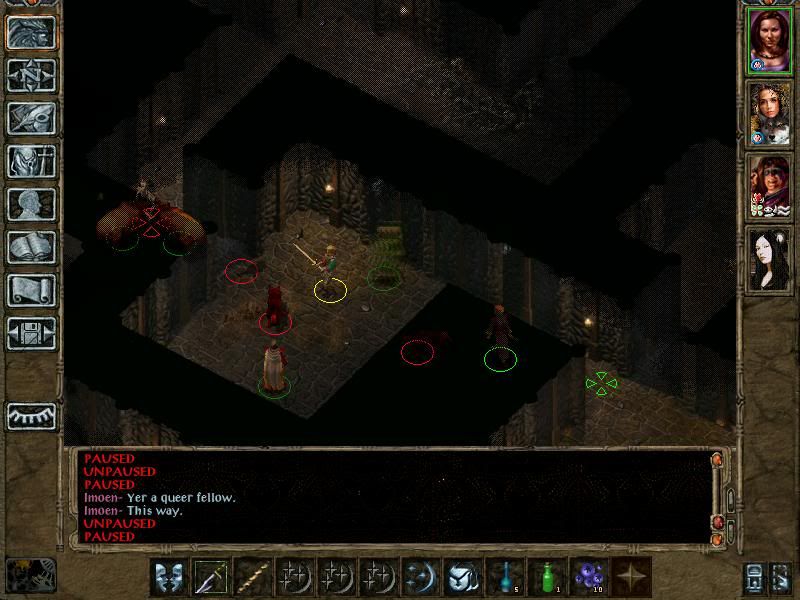This screenshot has height=600, width=800.
Task: Select the masked character portrait
Action: [771, 186]
